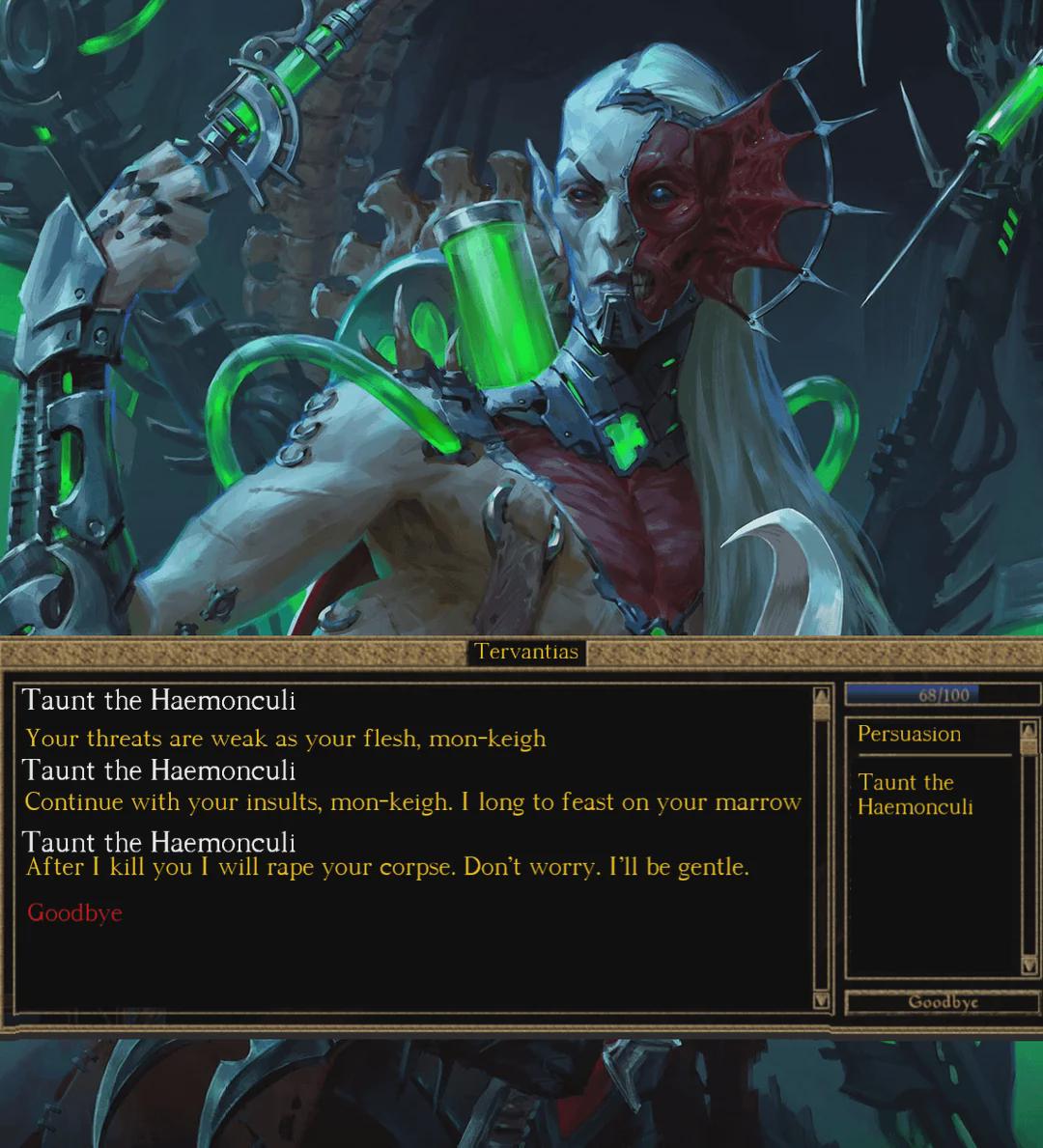
Task: Select the Persuasion topic
Action: coord(909,734)
